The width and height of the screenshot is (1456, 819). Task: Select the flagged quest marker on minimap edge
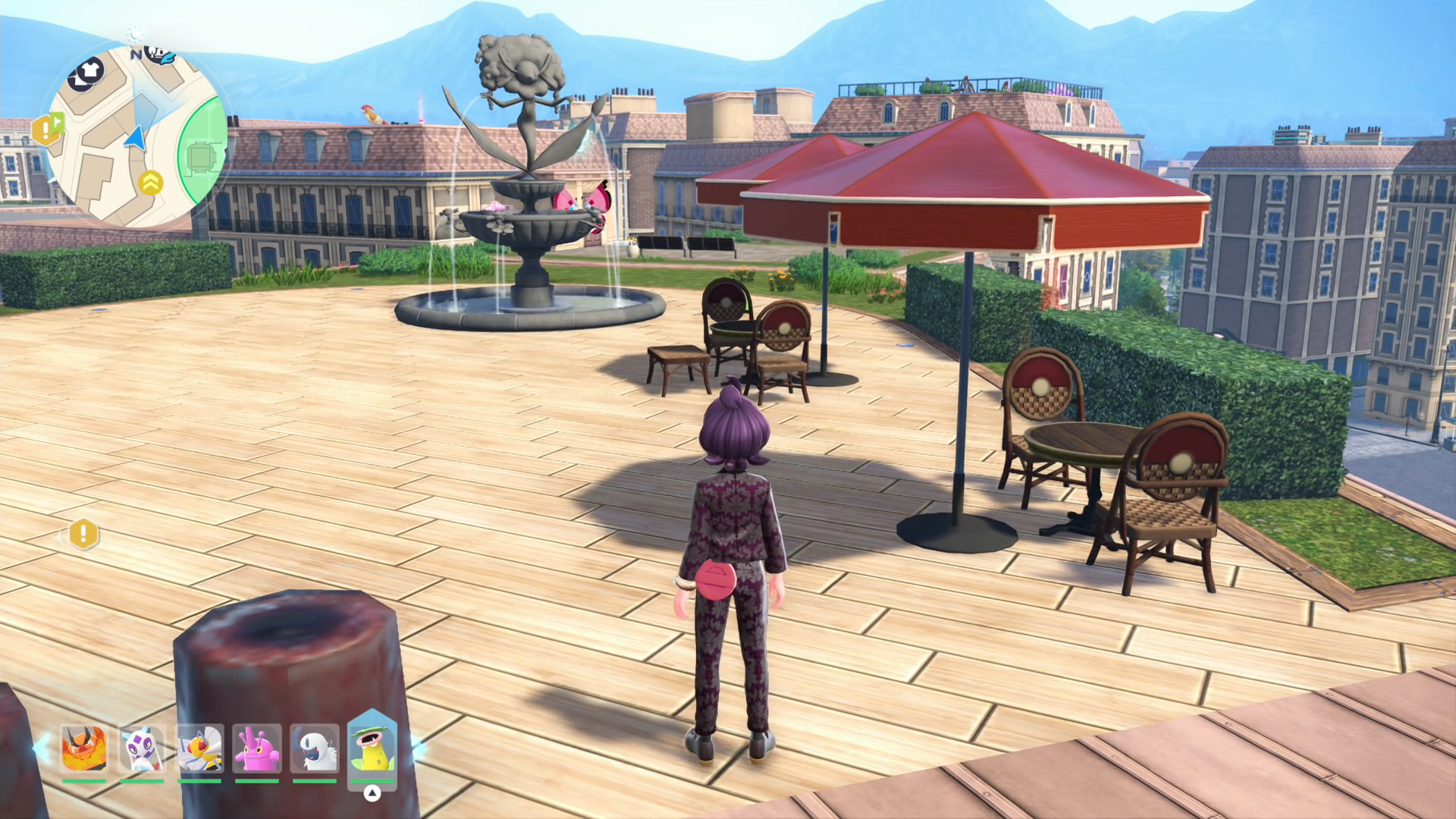[x=46, y=129]
